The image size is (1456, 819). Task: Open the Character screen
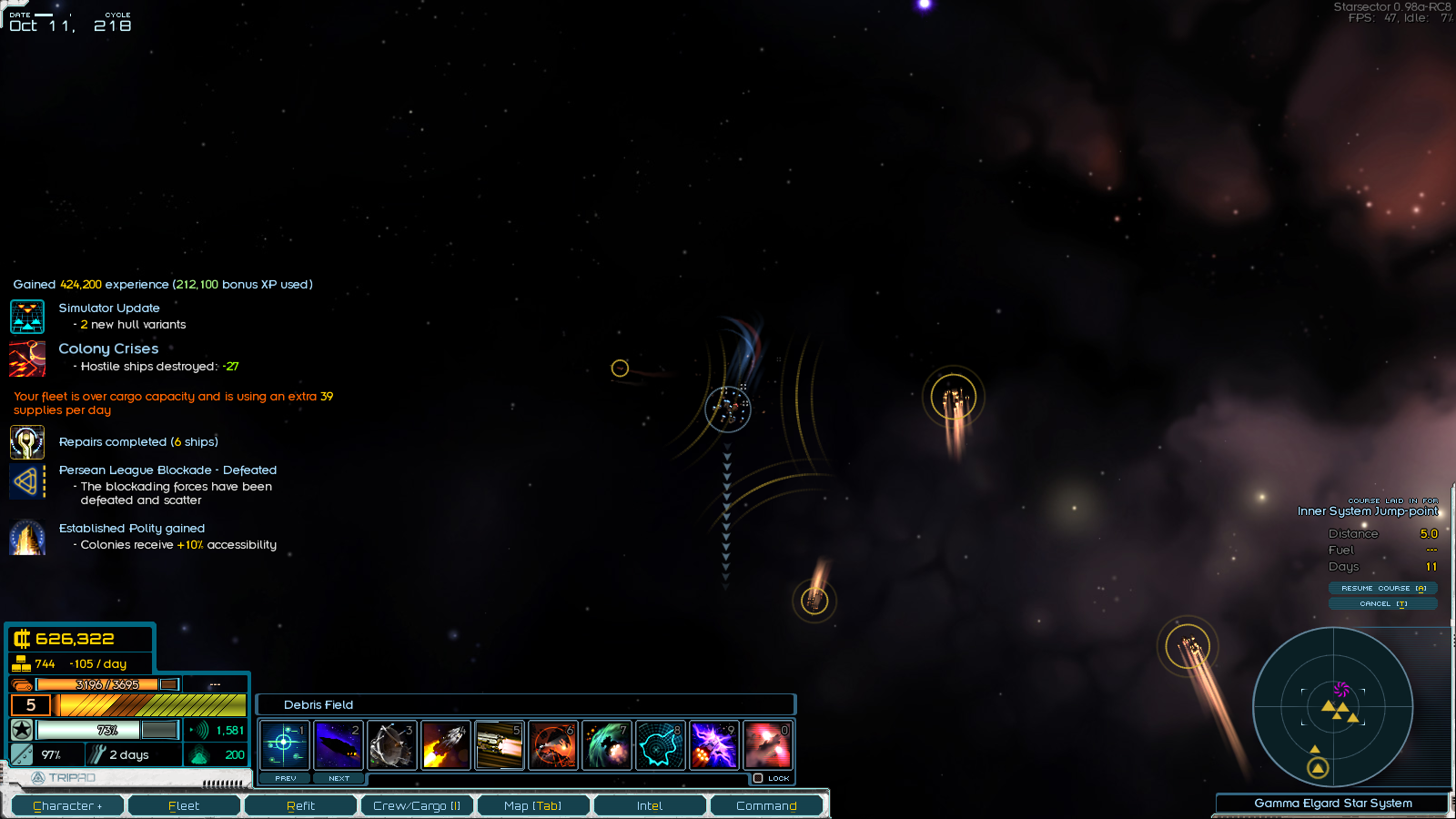(67, 805)
